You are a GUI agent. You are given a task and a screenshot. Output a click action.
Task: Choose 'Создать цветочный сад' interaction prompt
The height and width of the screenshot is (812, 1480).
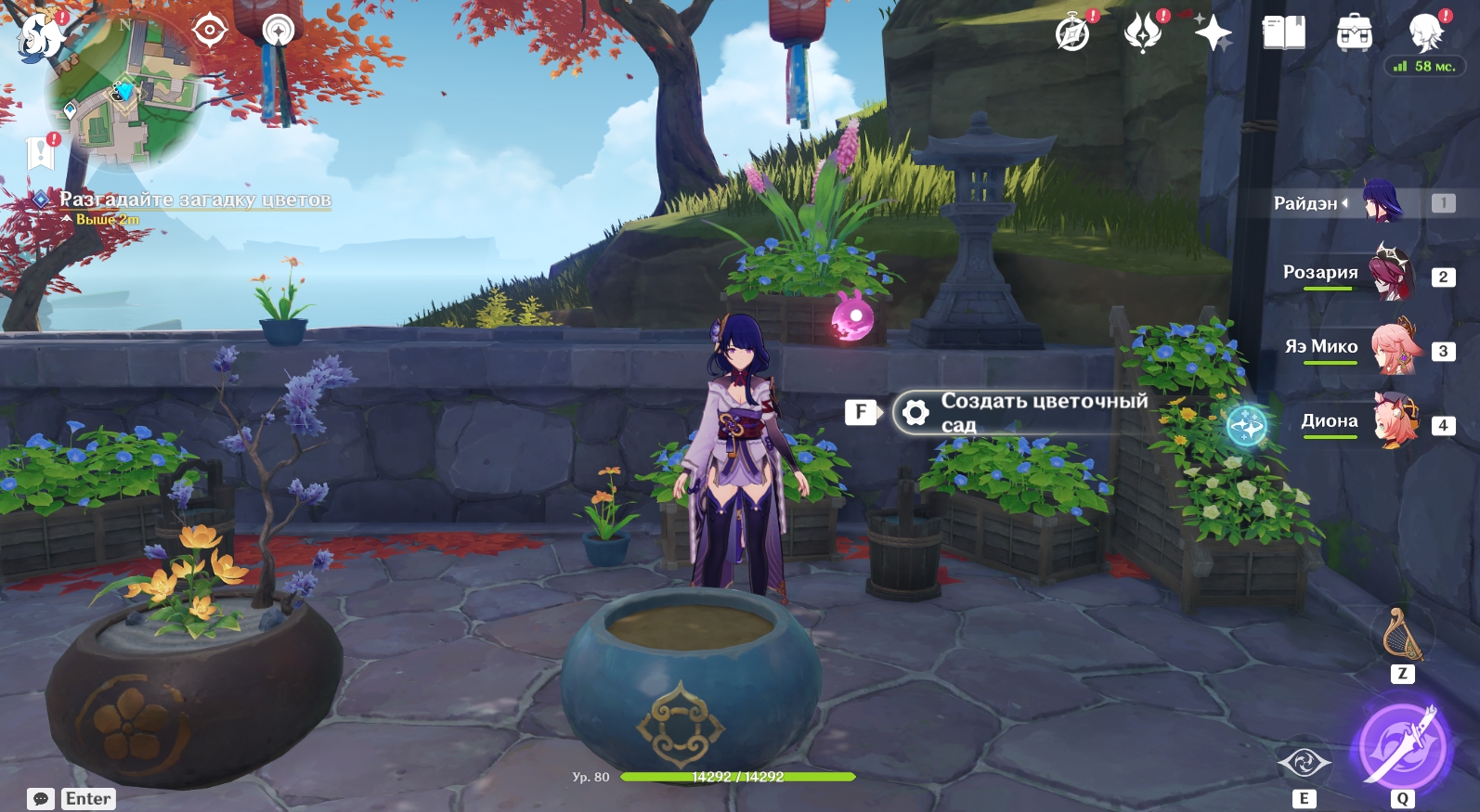click(1021, 412)
